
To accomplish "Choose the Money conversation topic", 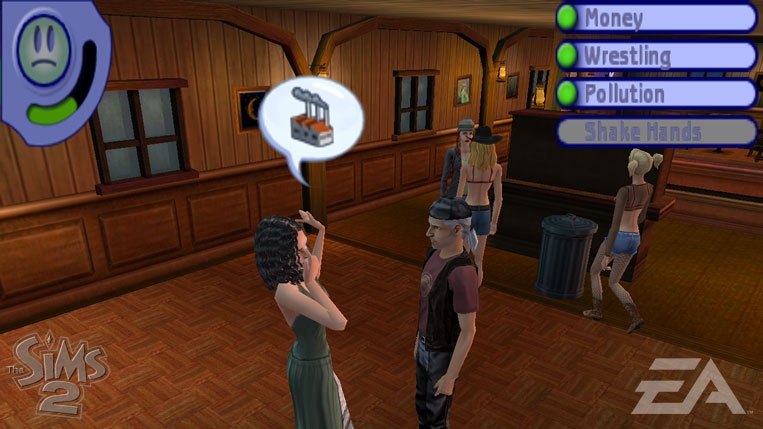I will pyautogui.click(x=656, y=18).
